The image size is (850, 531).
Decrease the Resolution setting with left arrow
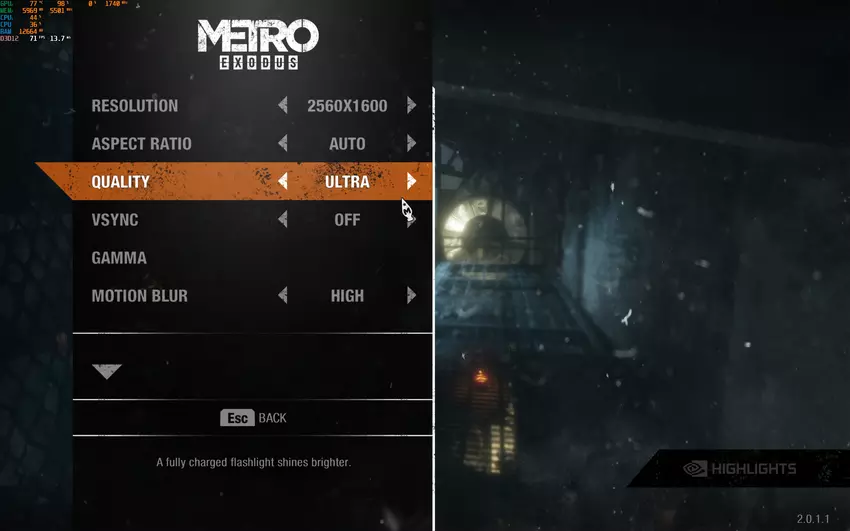click(x=283, y=106)
